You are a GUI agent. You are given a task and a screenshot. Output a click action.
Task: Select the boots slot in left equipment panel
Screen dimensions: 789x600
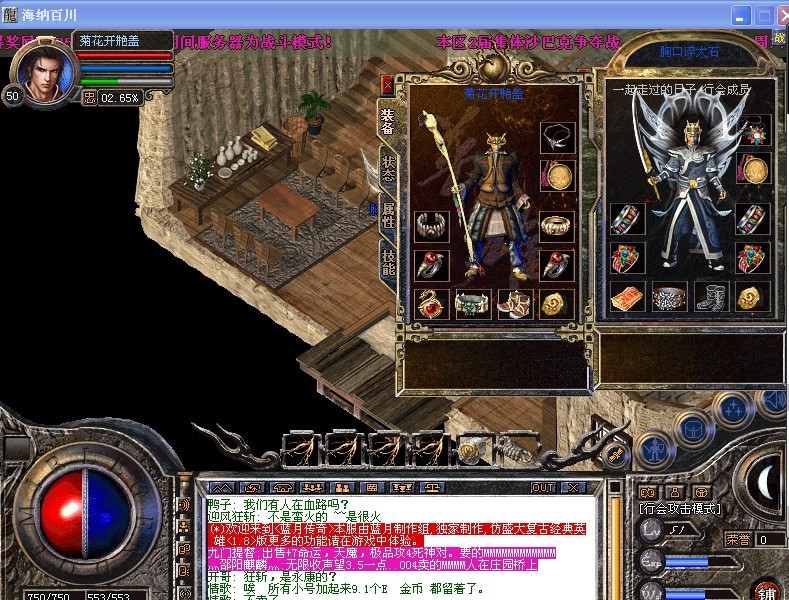(x=515, y=303)
